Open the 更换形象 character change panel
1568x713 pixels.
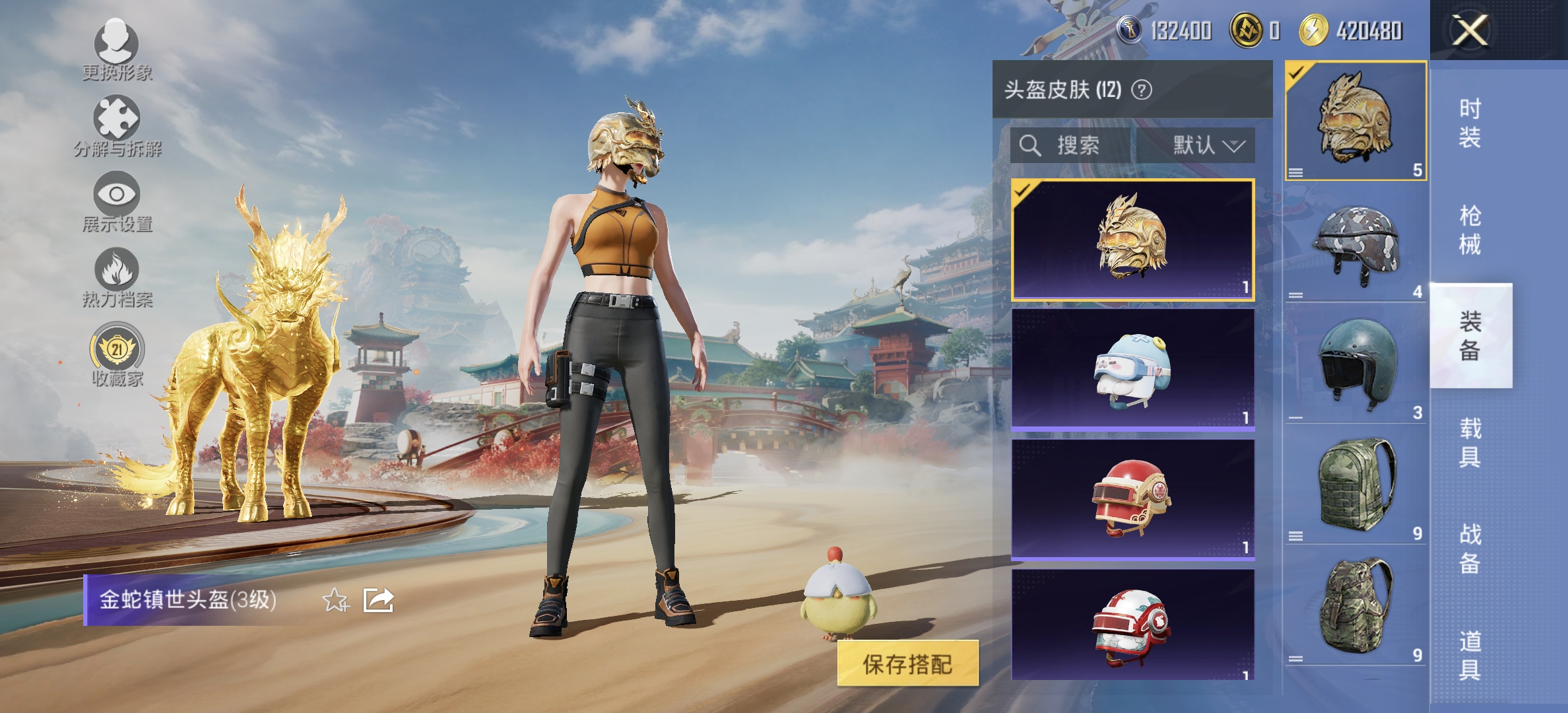pos(117,56)
